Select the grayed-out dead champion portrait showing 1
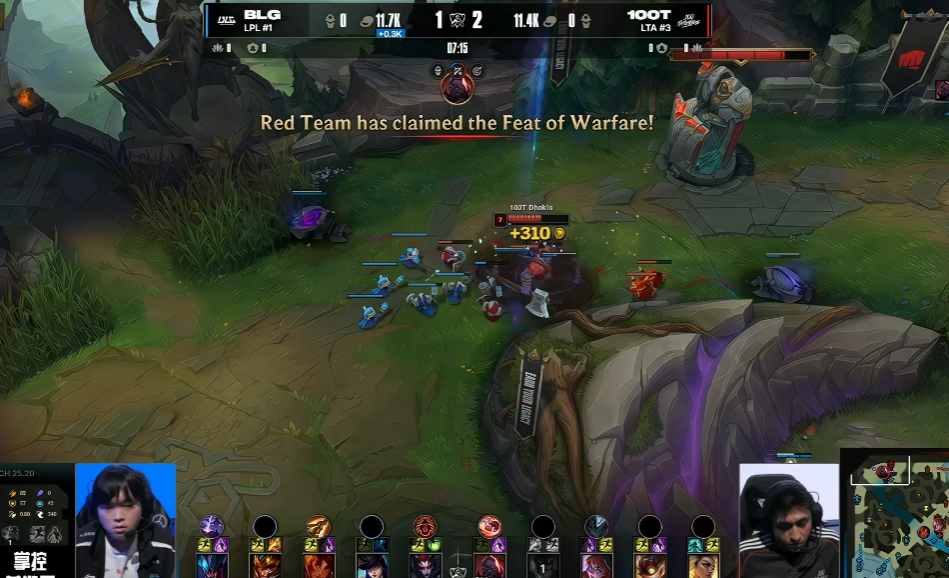949x578 pixels. [543, 566]
